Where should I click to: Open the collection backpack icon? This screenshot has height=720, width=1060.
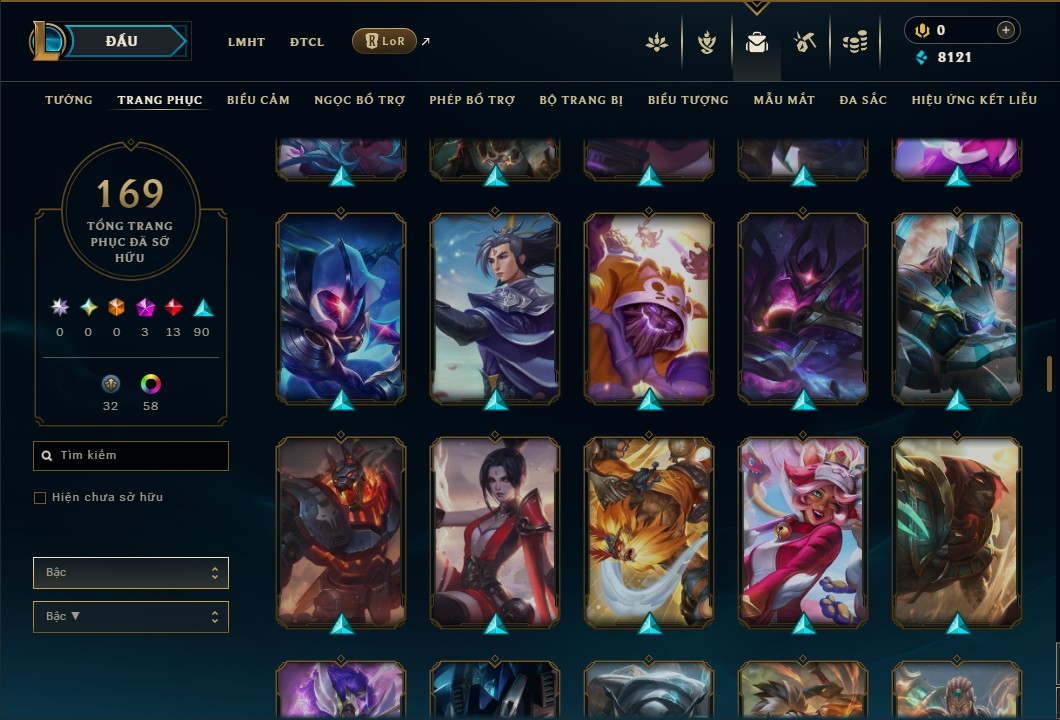(756, 42)
